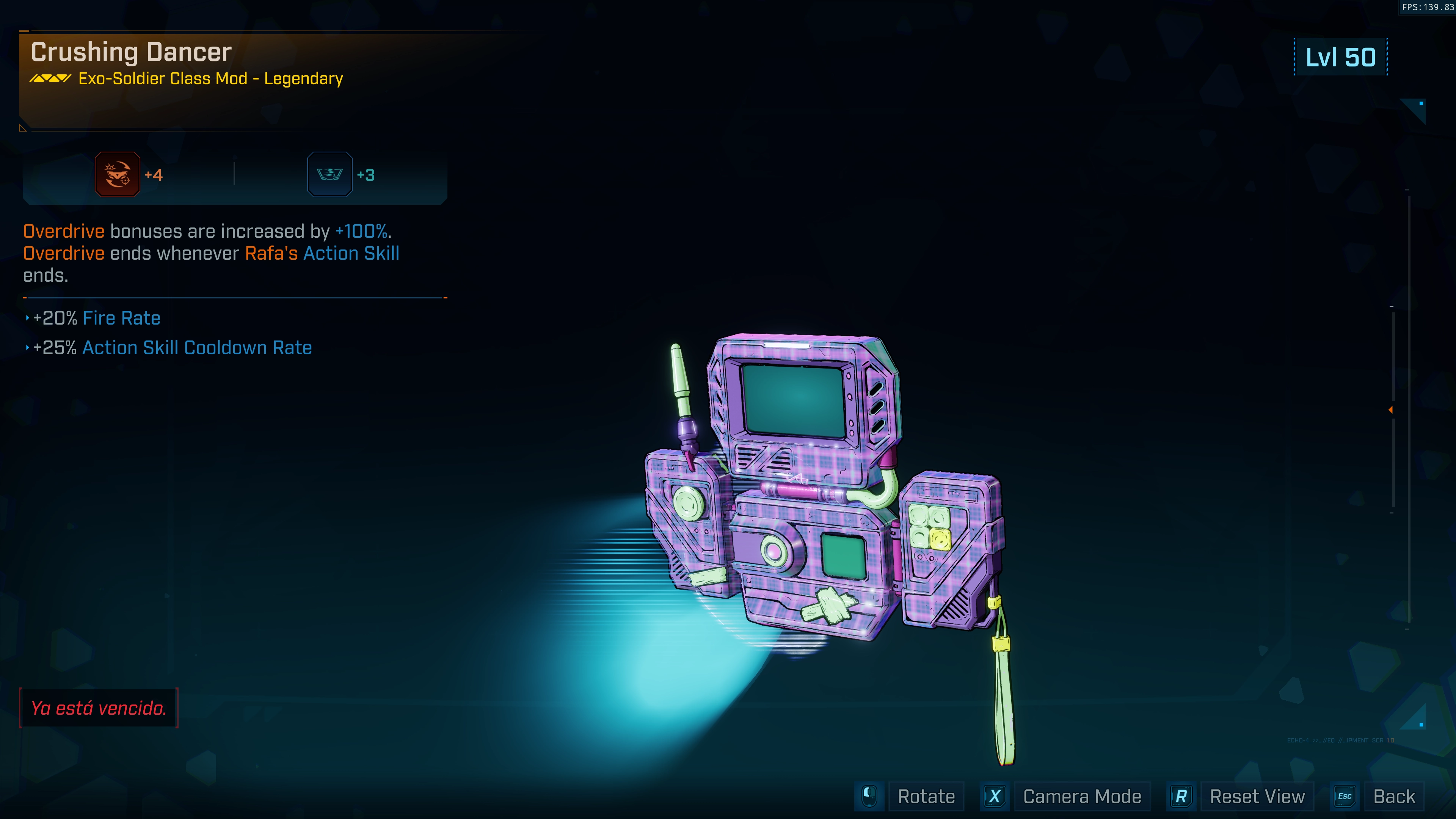Select the Reset View button
This screenshot has width=1456, height=819.
(x=1257, y=796)
